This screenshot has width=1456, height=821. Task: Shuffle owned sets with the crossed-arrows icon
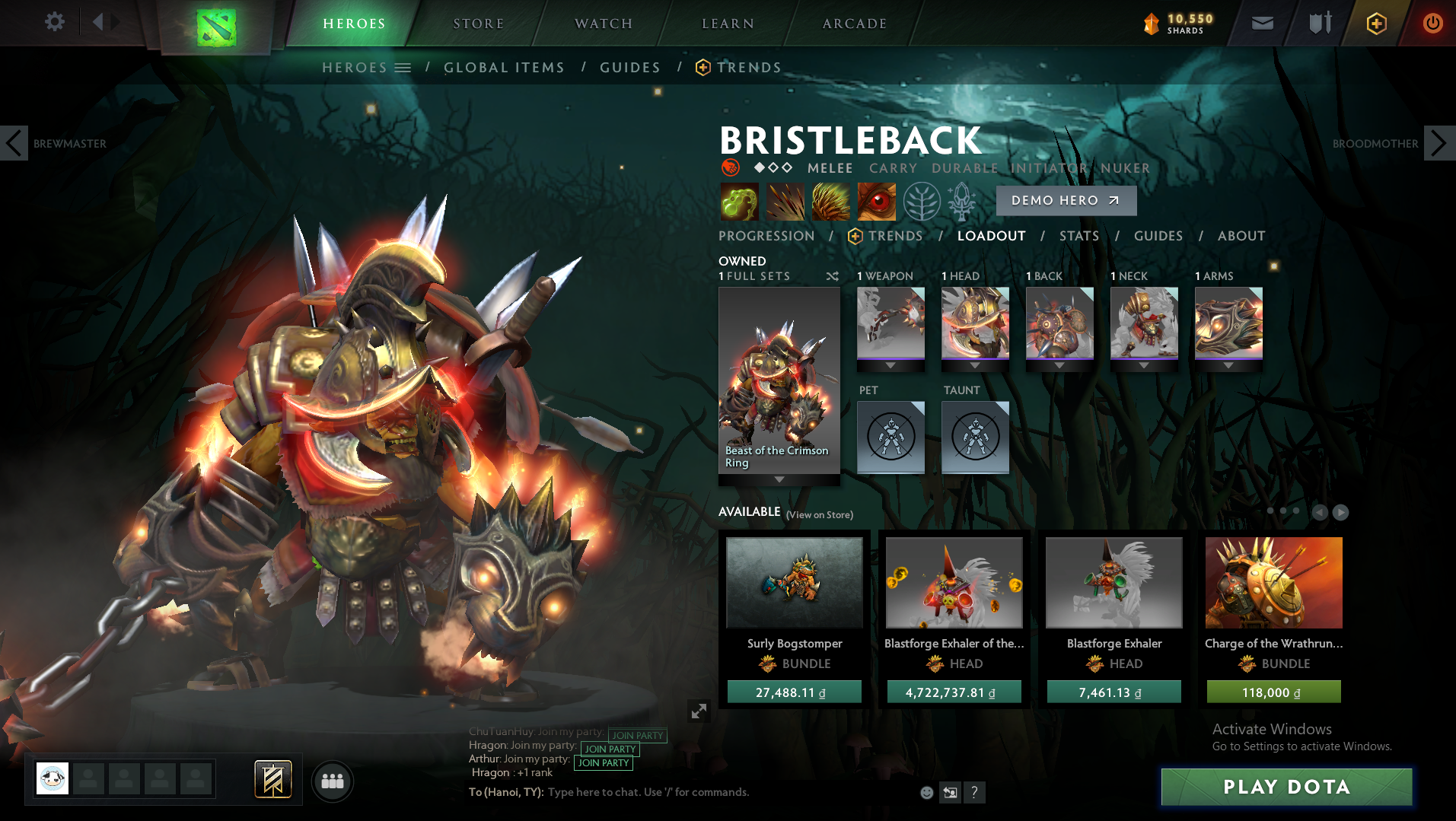tap(832, 276)
